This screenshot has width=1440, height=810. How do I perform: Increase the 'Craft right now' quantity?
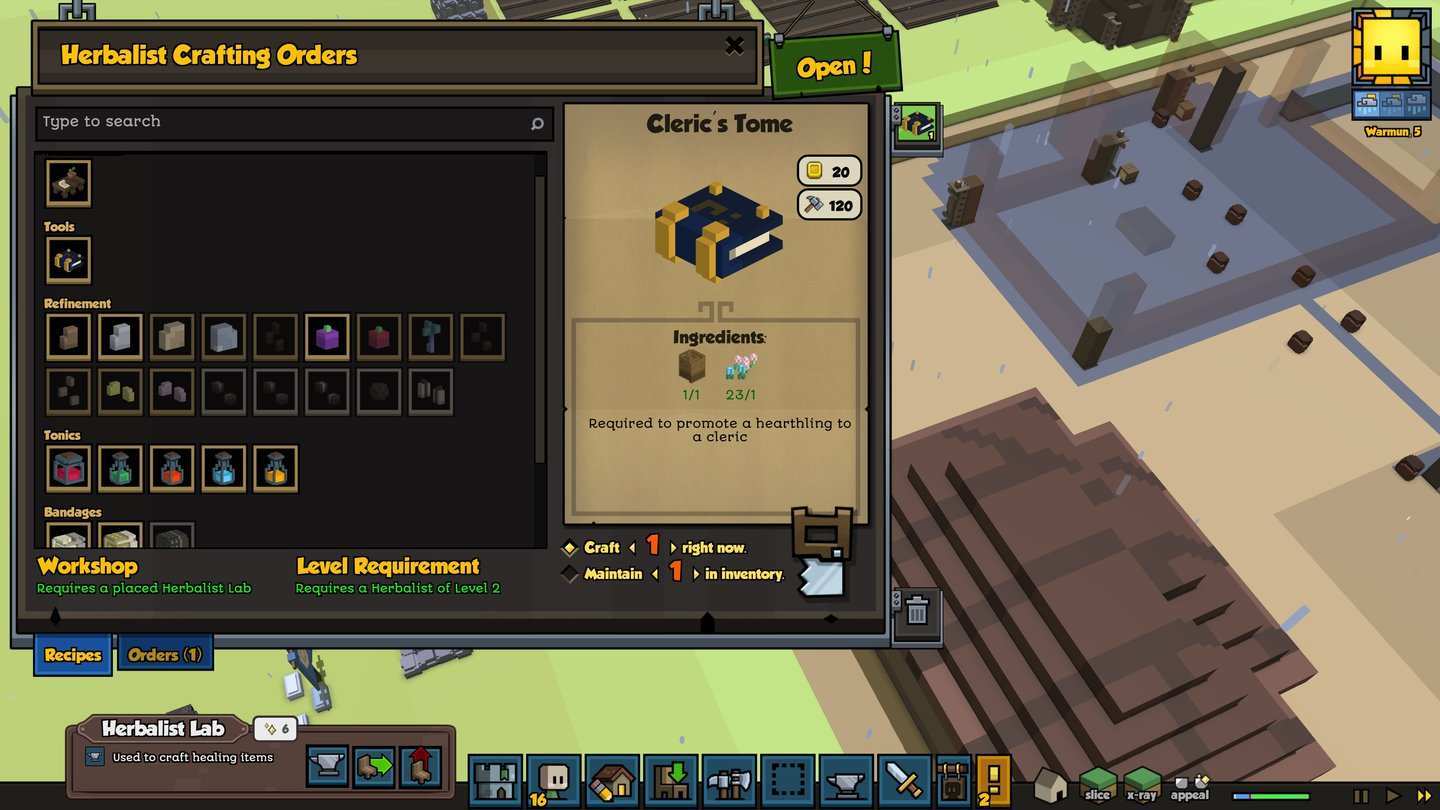click(673, 548)
